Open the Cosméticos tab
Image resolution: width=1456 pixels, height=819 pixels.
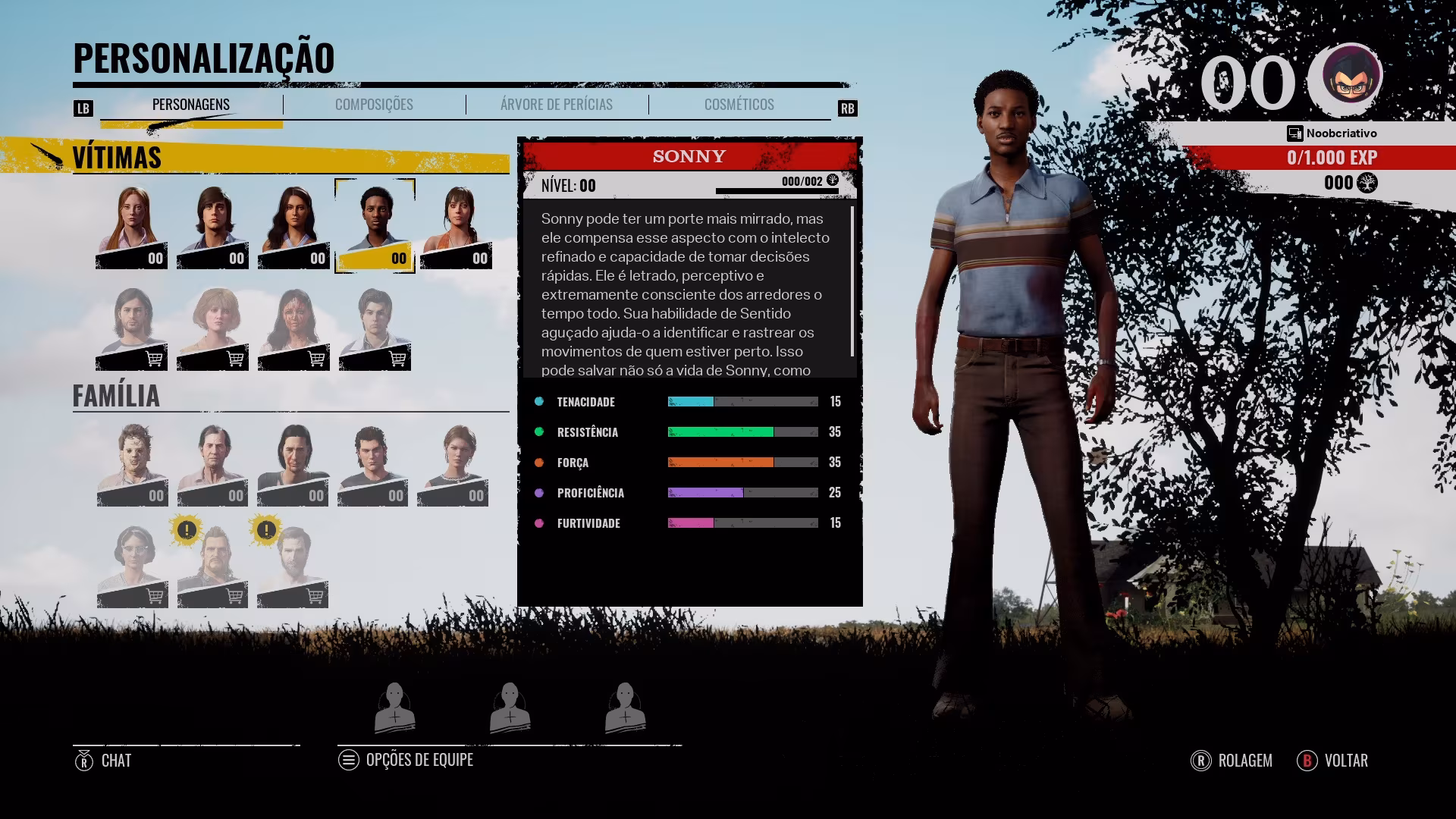tap(739, 105)
